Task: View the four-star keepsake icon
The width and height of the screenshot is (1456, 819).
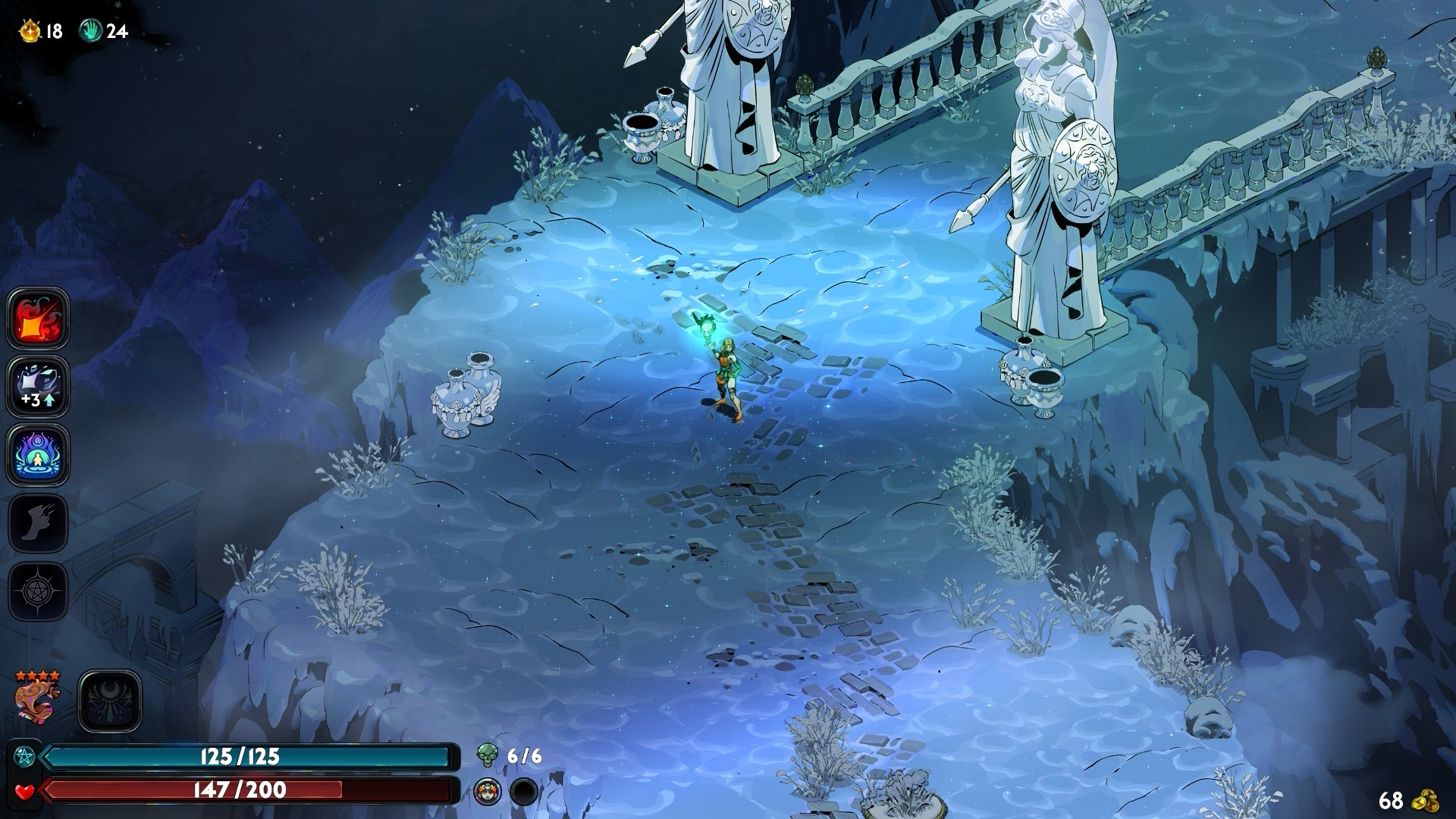Action: 36,700
